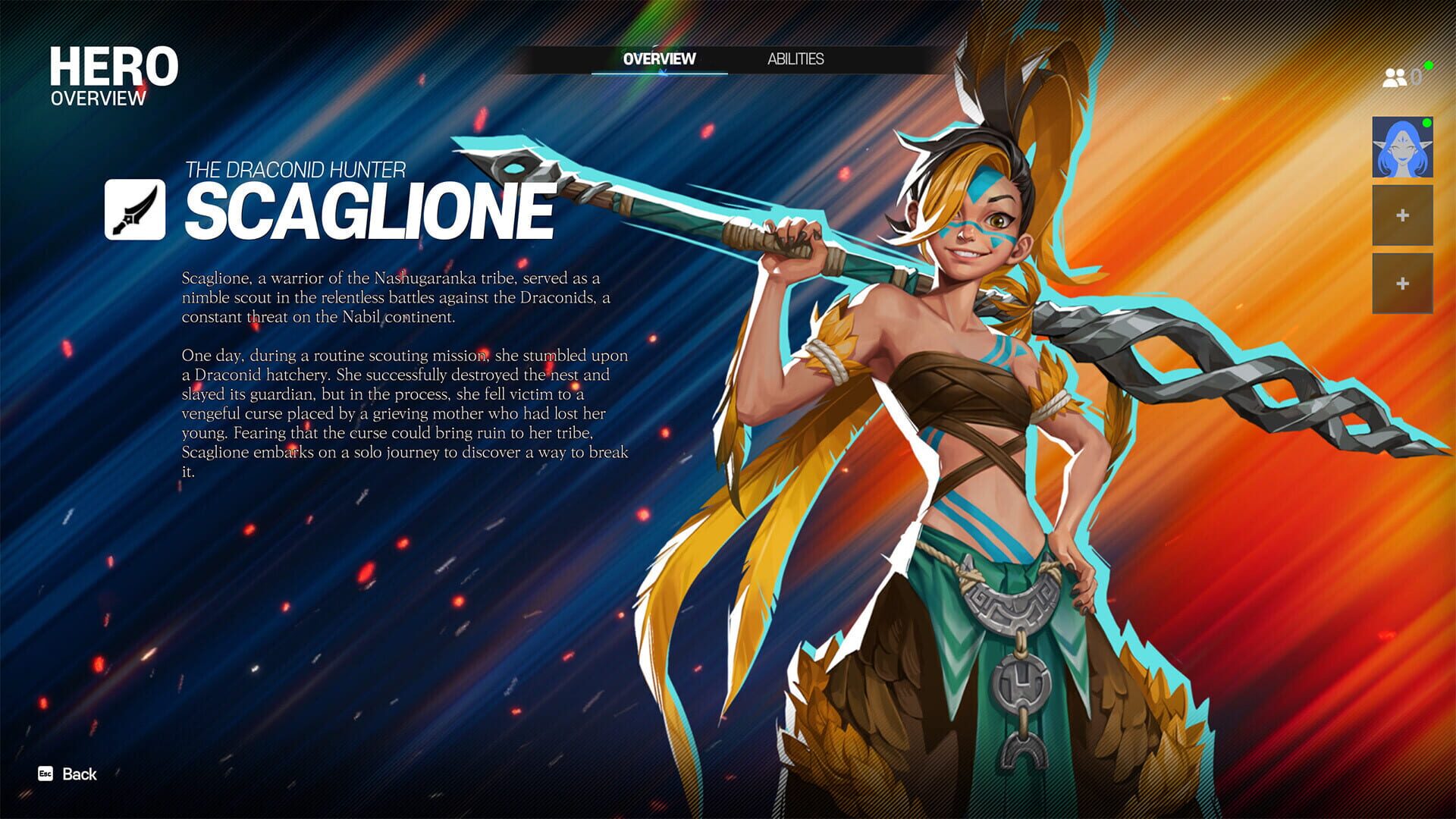
Task: Select the Overview tab
Action: coord(659,59)
